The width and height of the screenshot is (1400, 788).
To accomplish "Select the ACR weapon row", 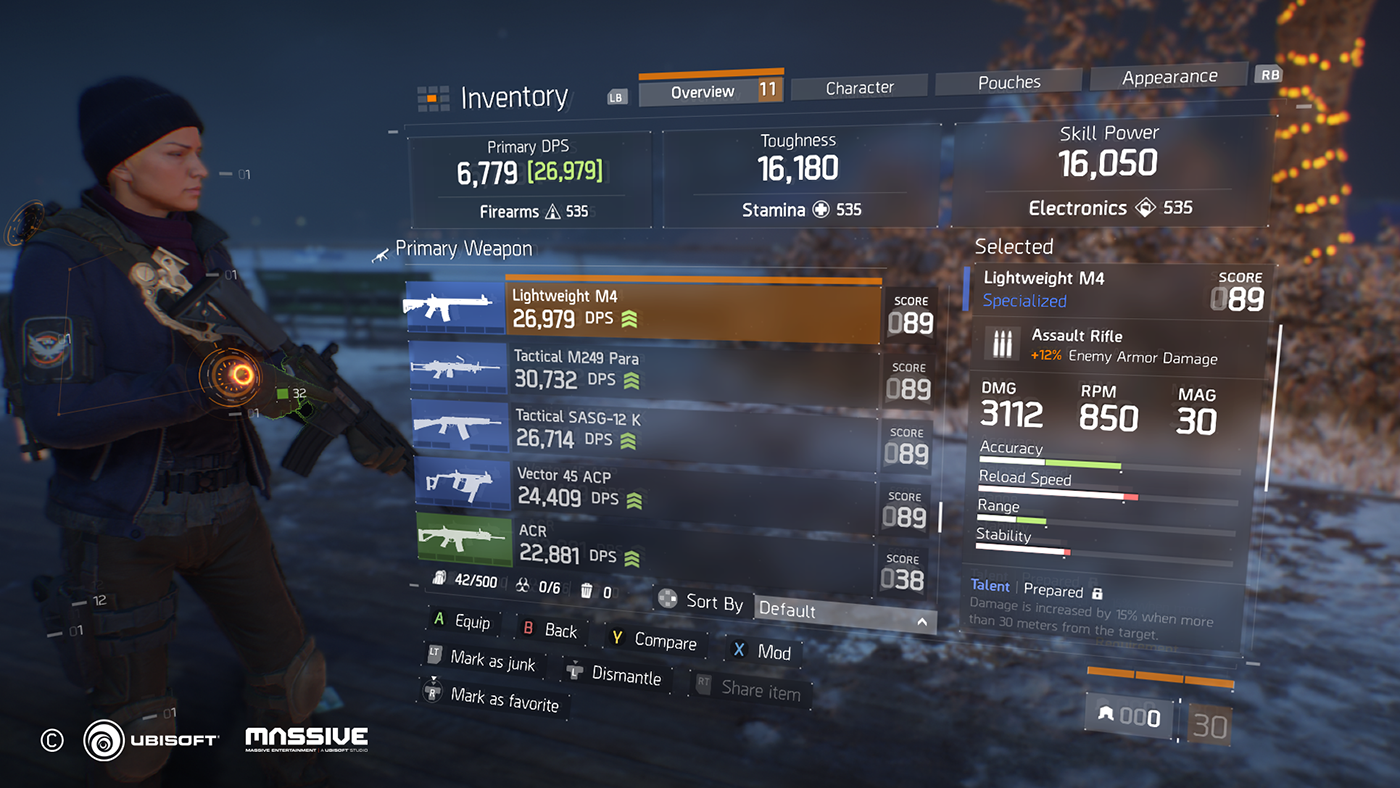I will pyautogui.click(x=692, y=544).
